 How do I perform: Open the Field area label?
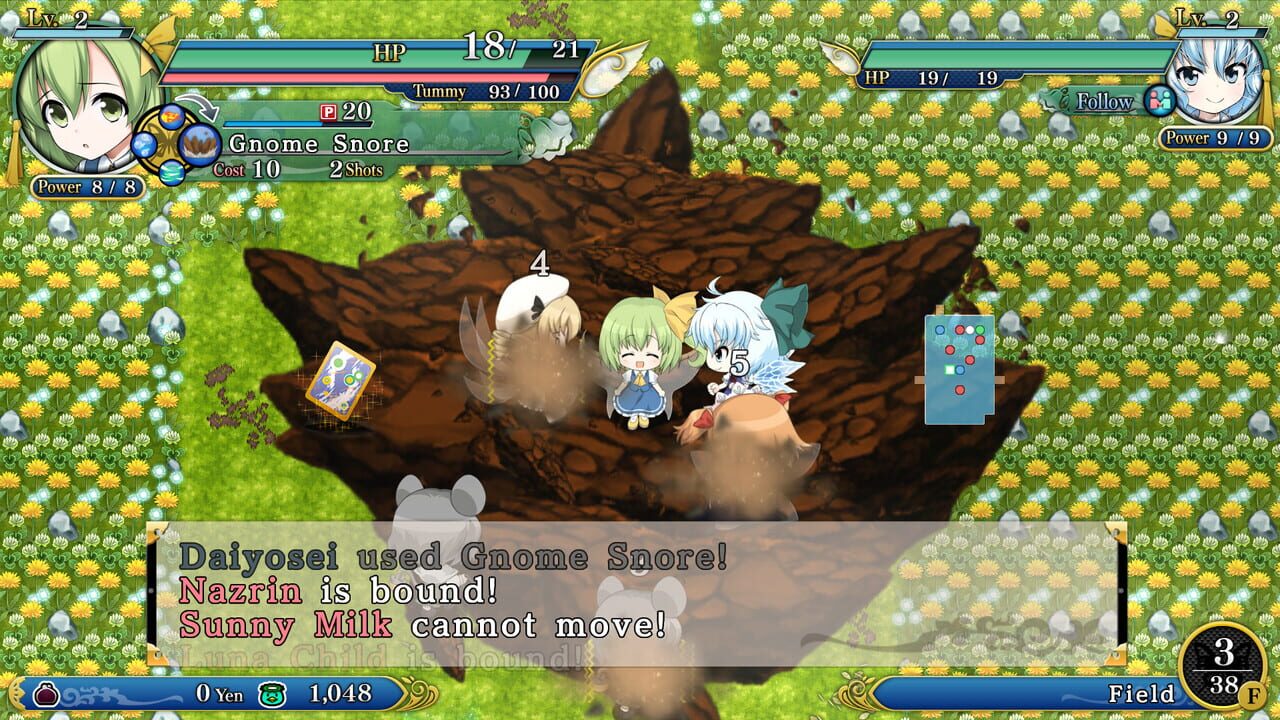tap(1144, 691)
